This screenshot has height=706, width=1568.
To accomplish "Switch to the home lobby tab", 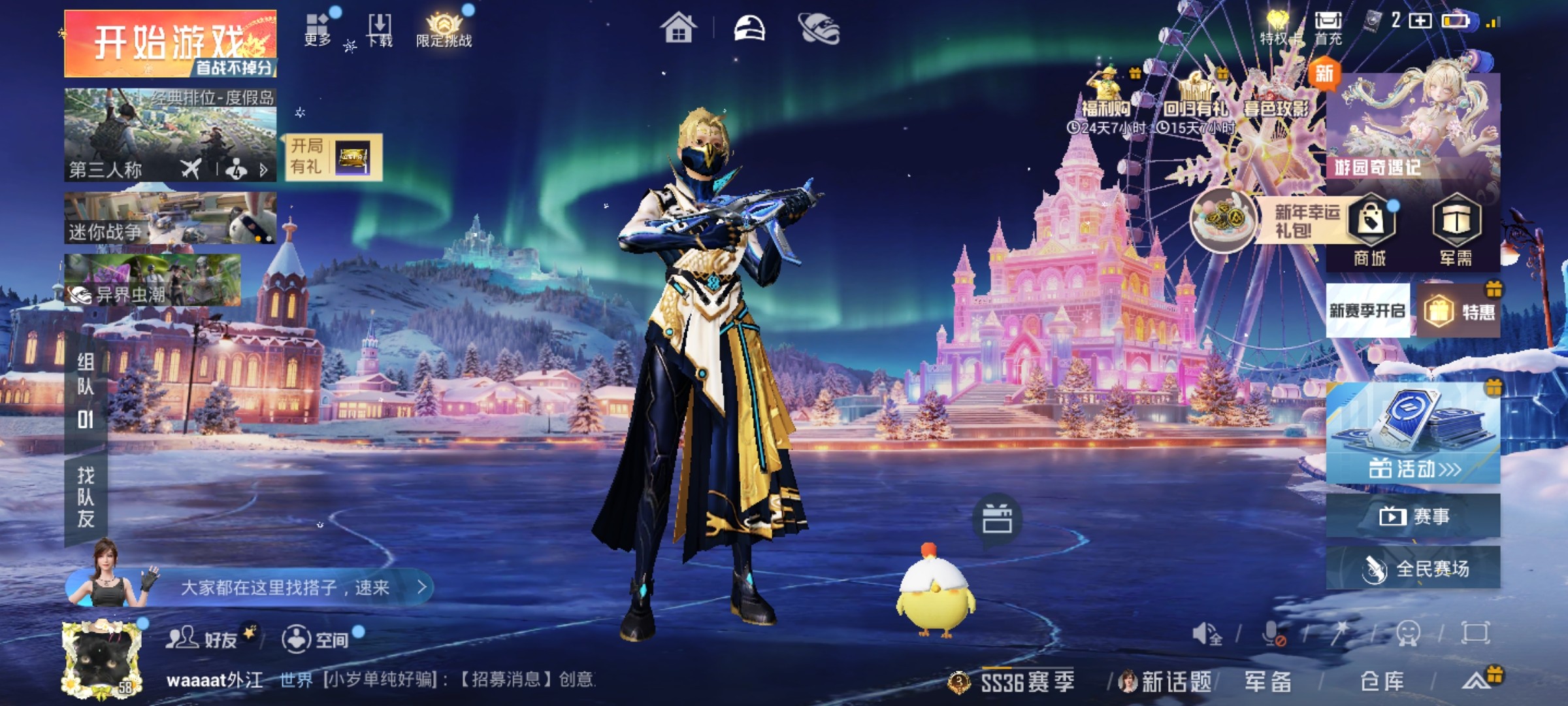I will click(678, 29).
